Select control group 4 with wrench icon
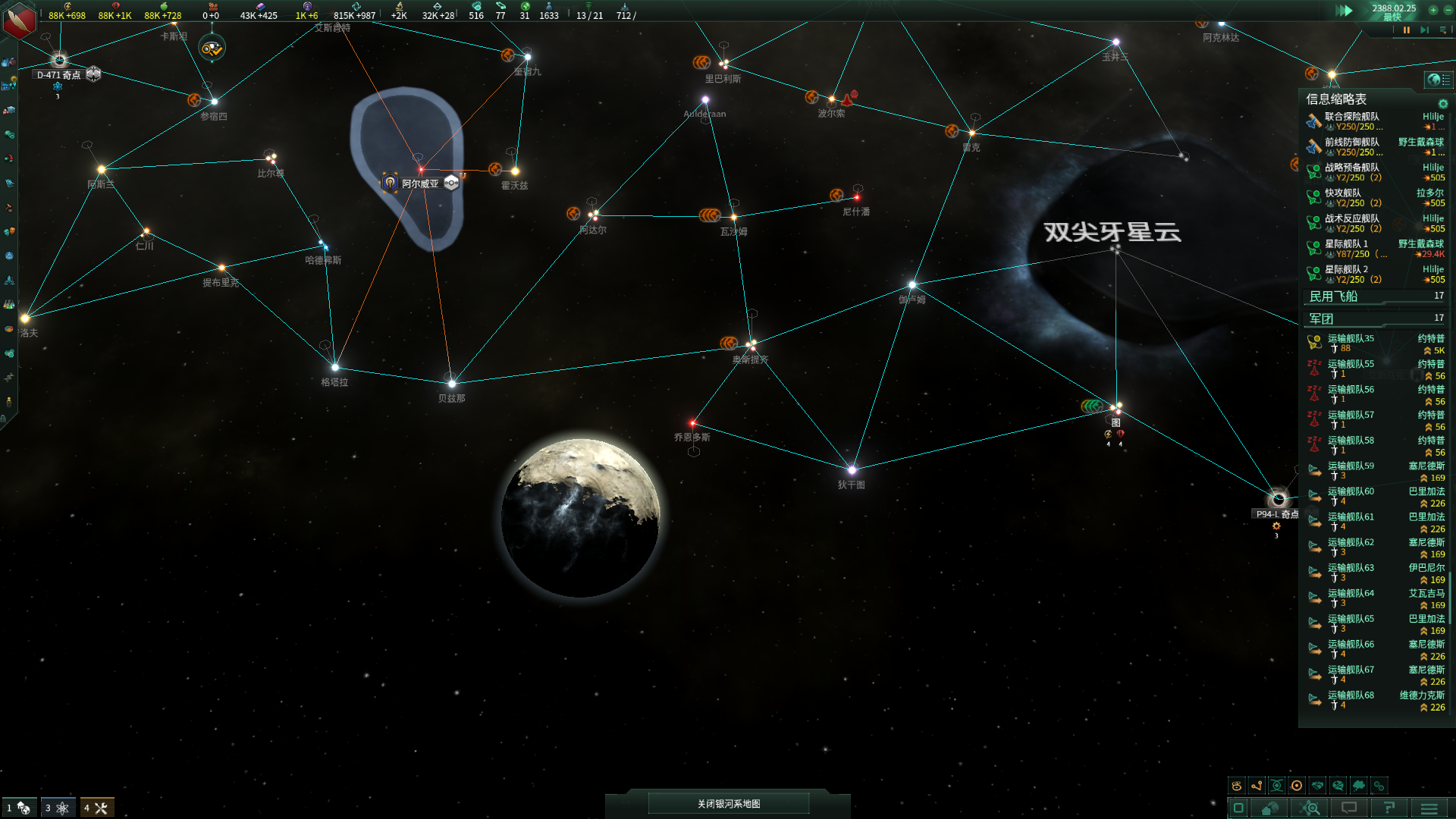This screenshot has height=819, width=1456. (96, 808)
